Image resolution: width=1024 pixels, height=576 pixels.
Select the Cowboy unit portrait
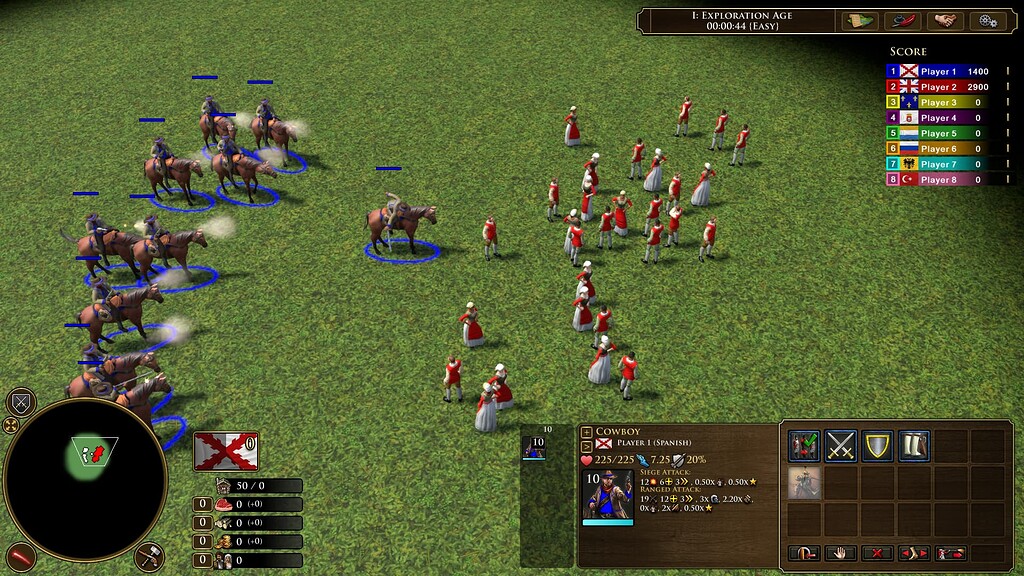click(608, 495)
